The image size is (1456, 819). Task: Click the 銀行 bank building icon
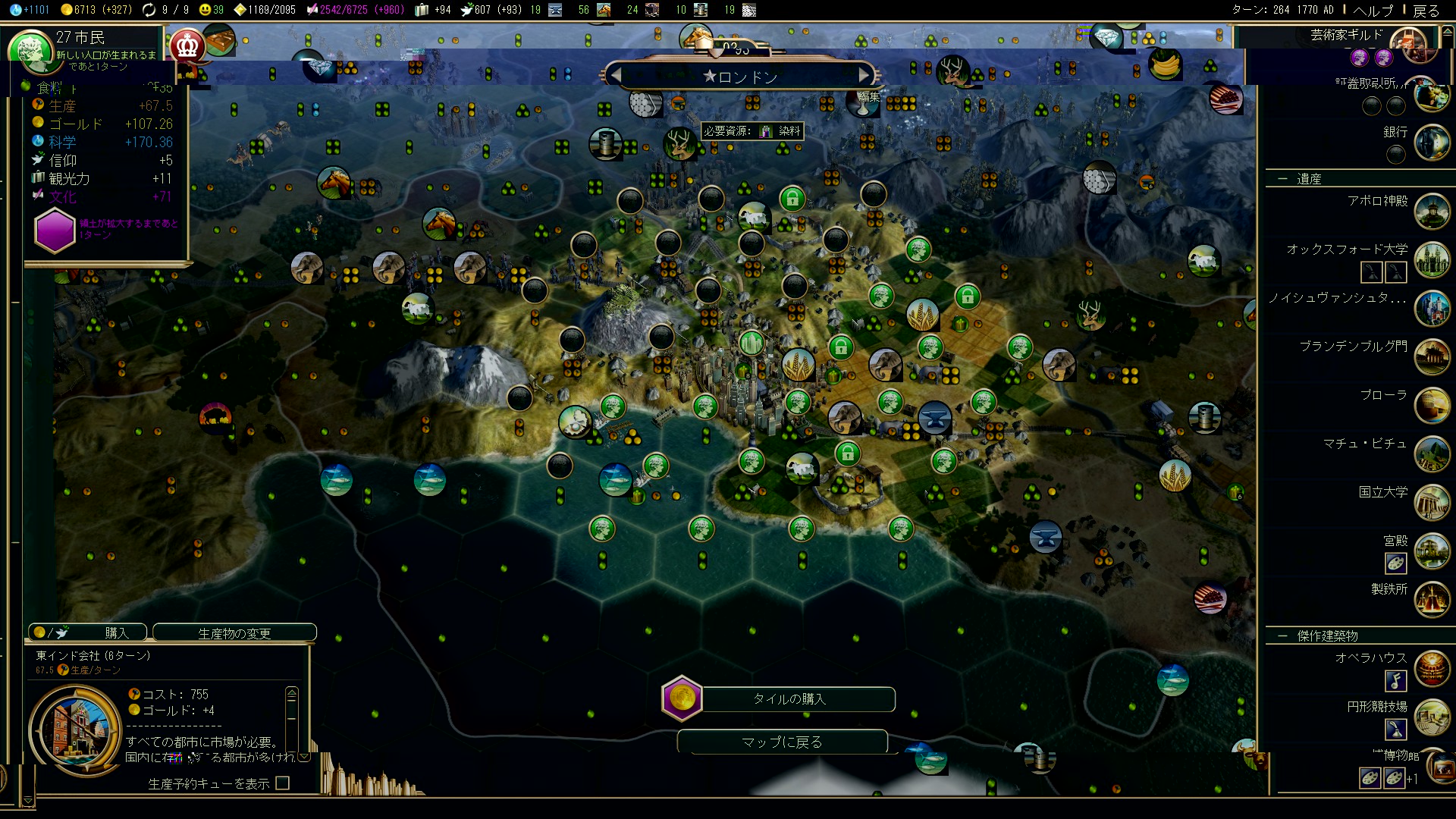click(1432, 143)
